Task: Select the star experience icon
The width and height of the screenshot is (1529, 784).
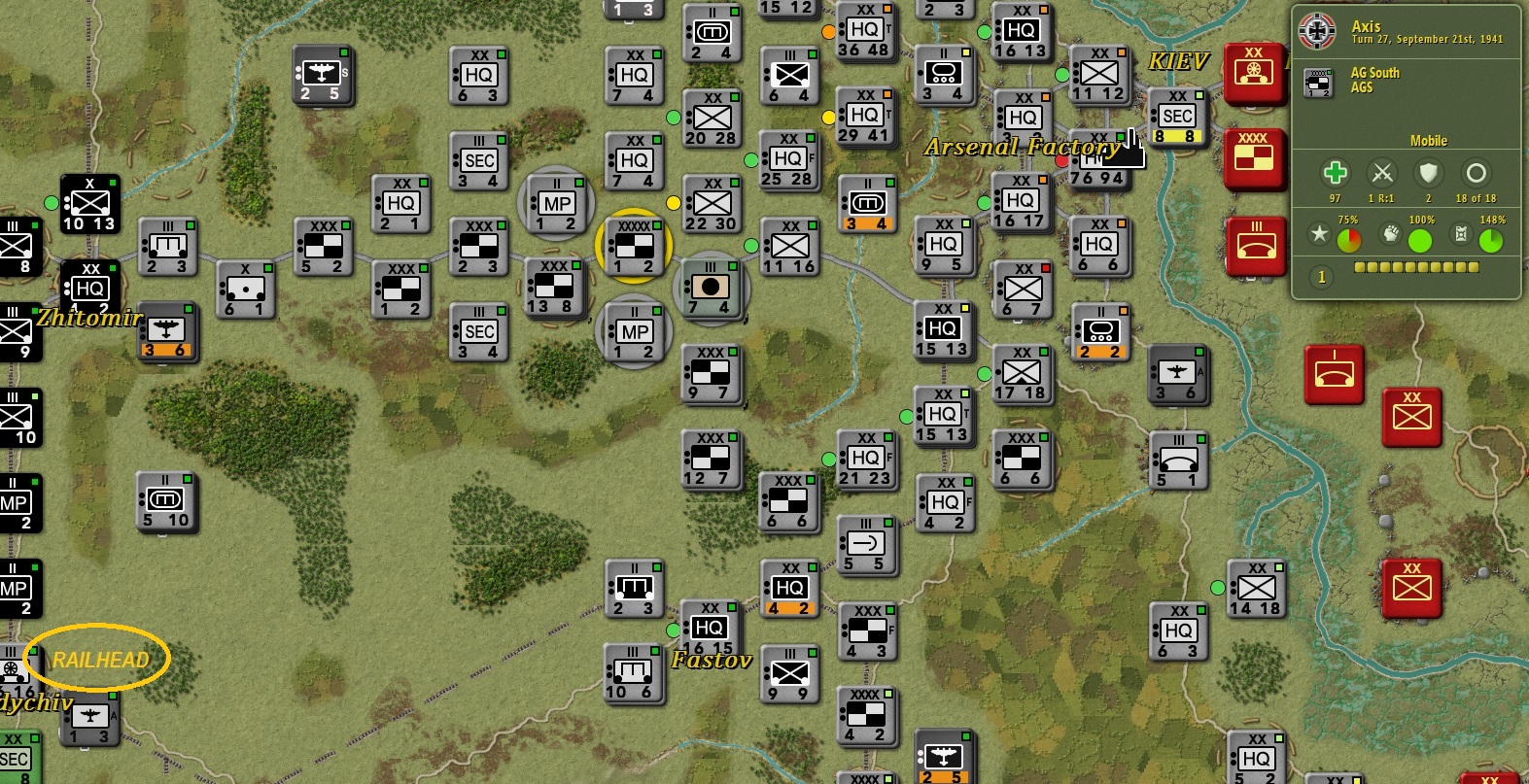Action: pyautogui.click(x=1320, y=234)
